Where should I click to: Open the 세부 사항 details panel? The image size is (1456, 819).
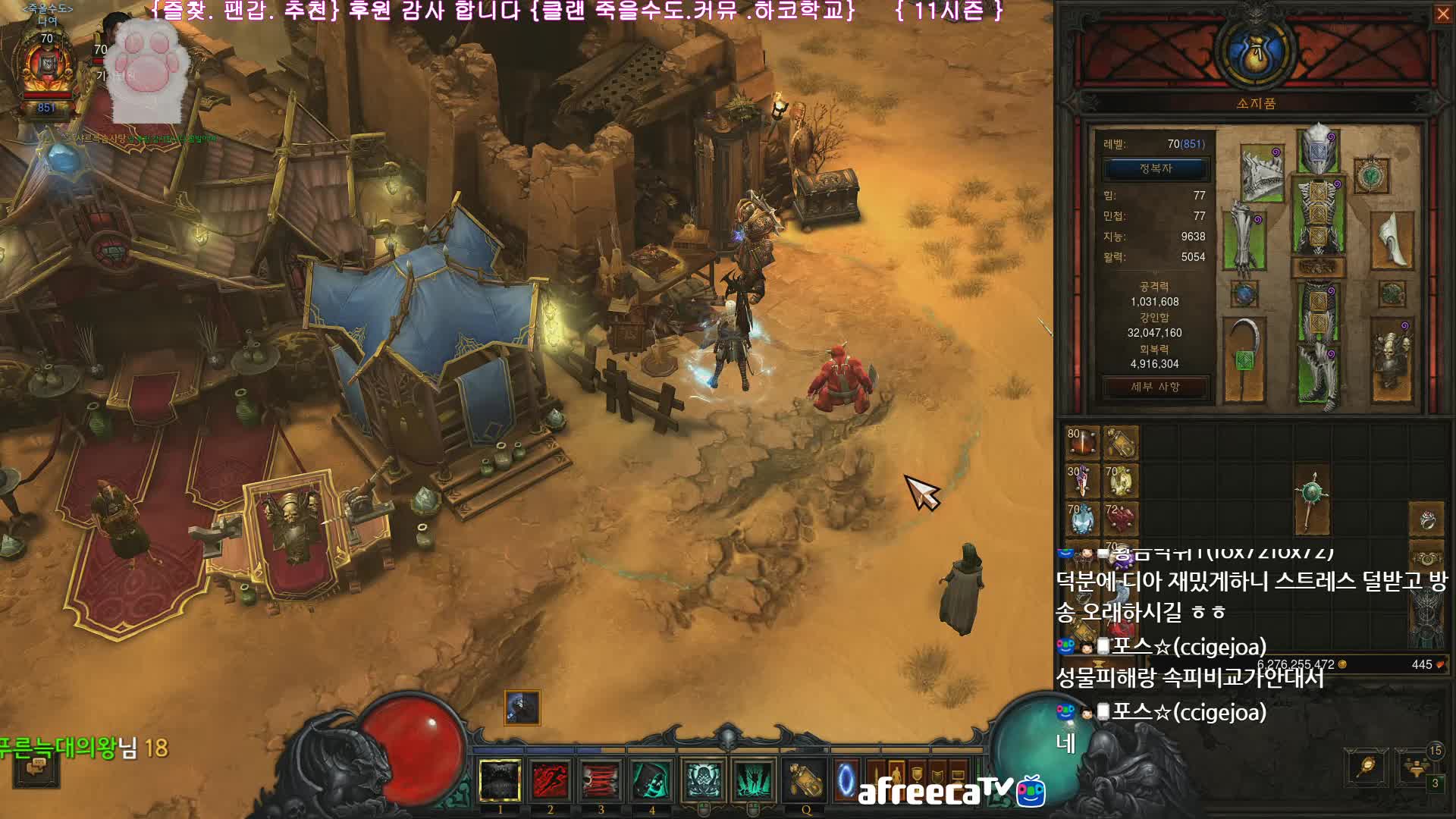1155,387
